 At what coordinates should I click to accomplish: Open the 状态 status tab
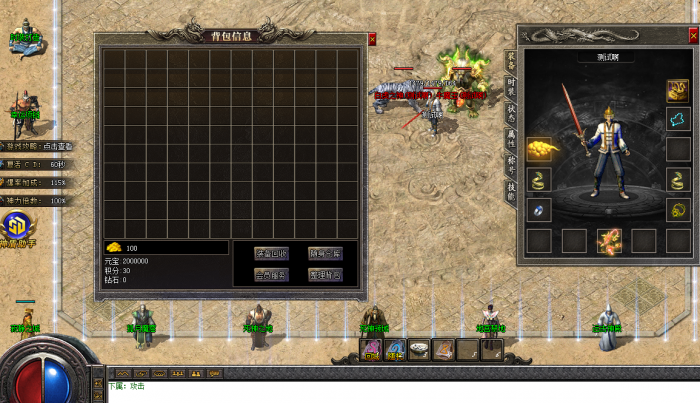511,113
